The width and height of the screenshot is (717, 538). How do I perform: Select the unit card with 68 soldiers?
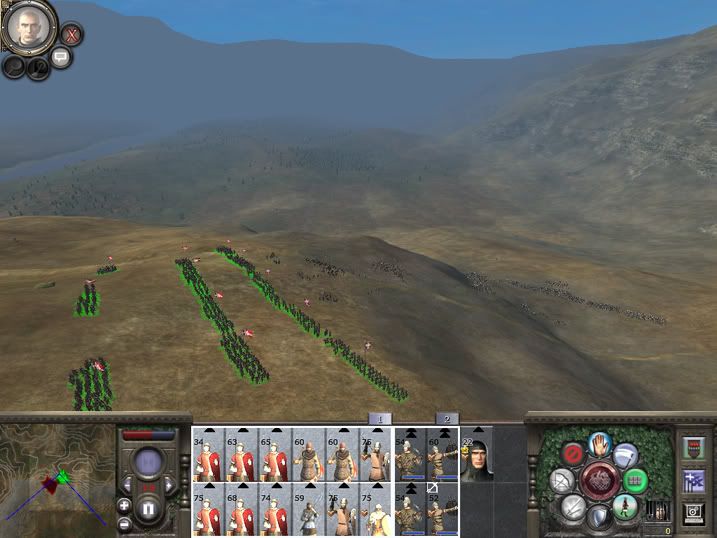(x=241, y=511)
